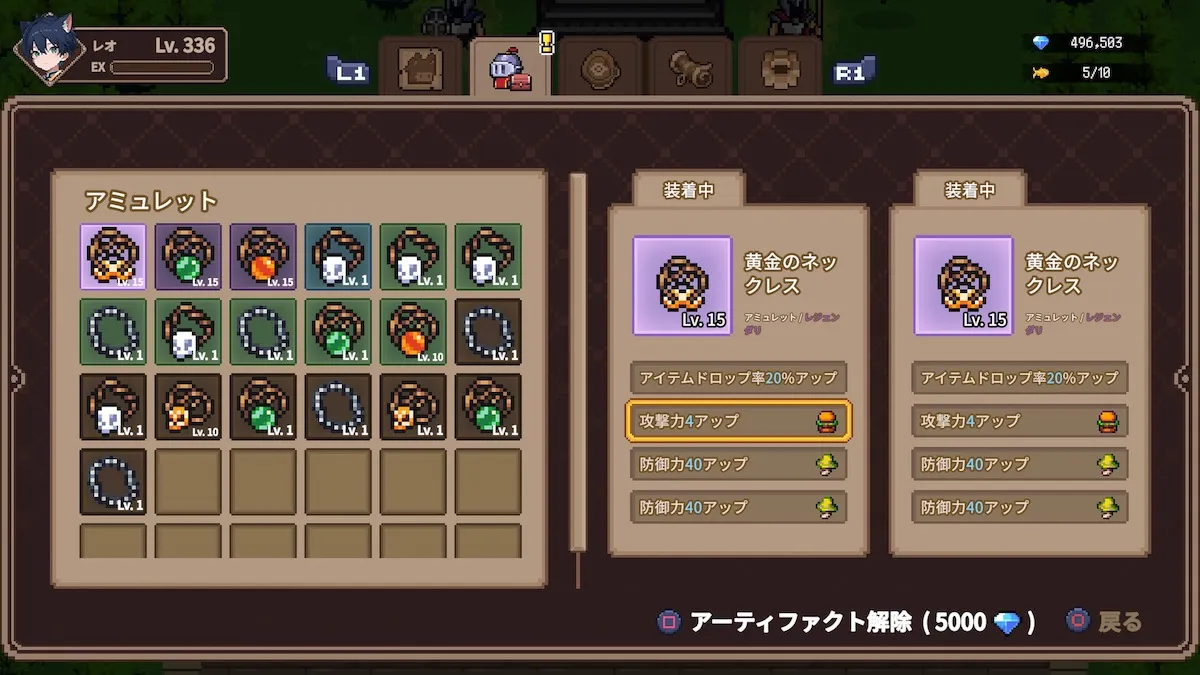Select the Lv. 1 golden skull amulet

[x=413, y=407]
